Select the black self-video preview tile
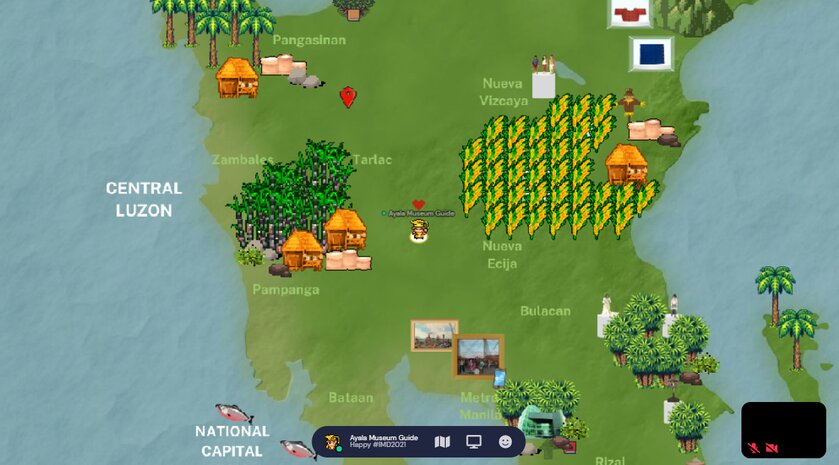The width and height of the screenshot is (839, 465). (783, 425)
